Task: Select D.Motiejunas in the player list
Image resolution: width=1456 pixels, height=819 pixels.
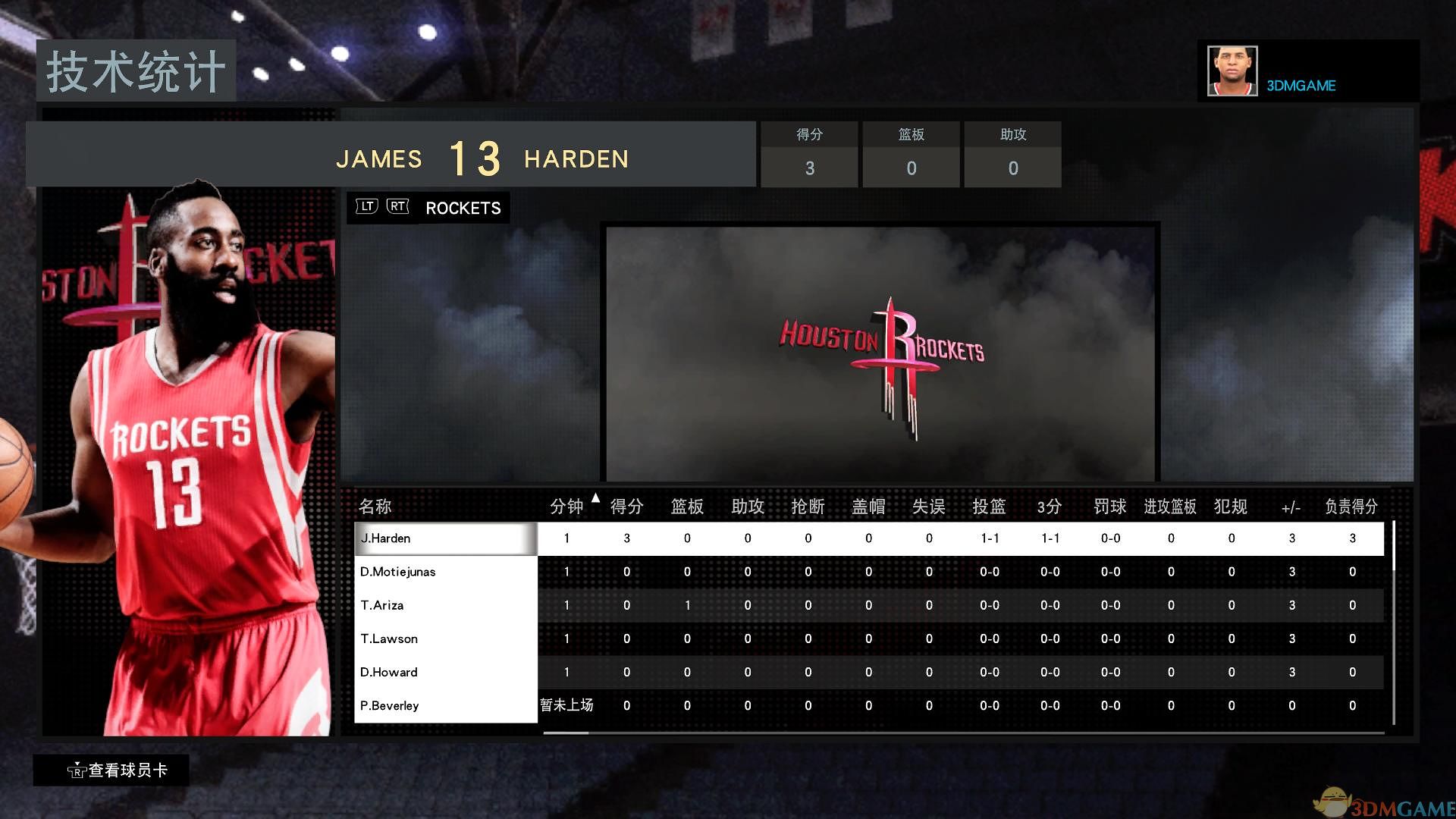Action: (x=445, y=572)
